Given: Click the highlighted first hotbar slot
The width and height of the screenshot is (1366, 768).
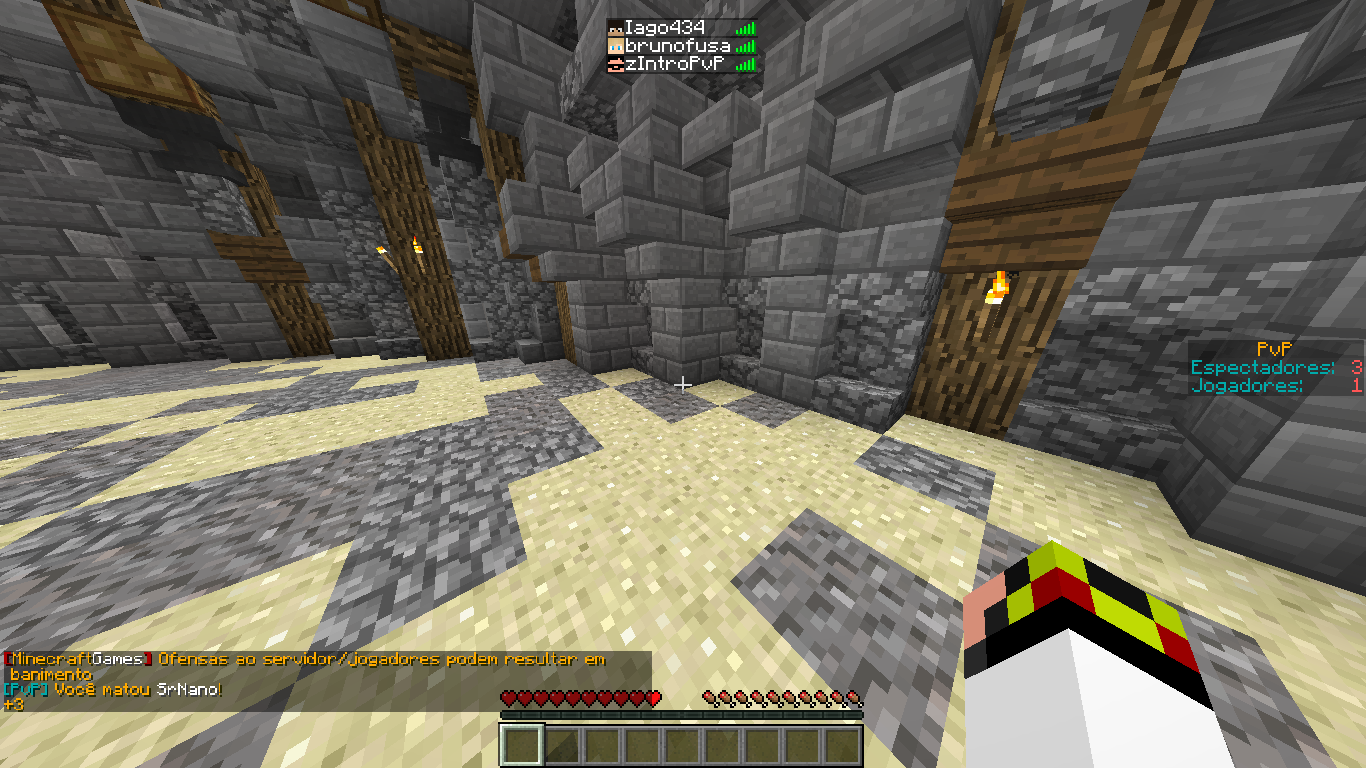Looking at the screenshot, I should coord(521,746).
